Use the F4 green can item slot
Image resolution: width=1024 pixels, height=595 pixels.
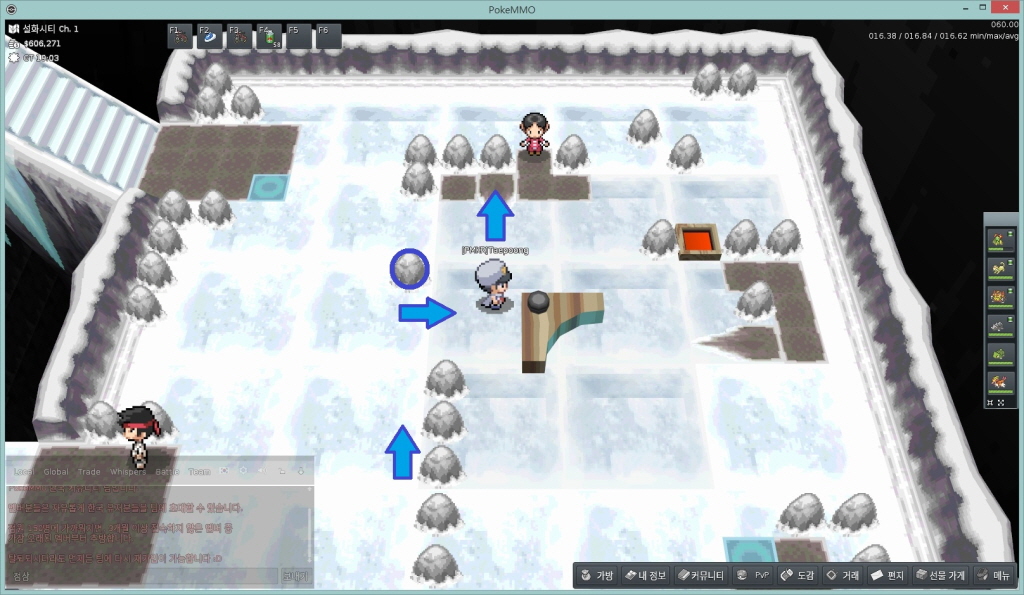click(x=270, y=37)
